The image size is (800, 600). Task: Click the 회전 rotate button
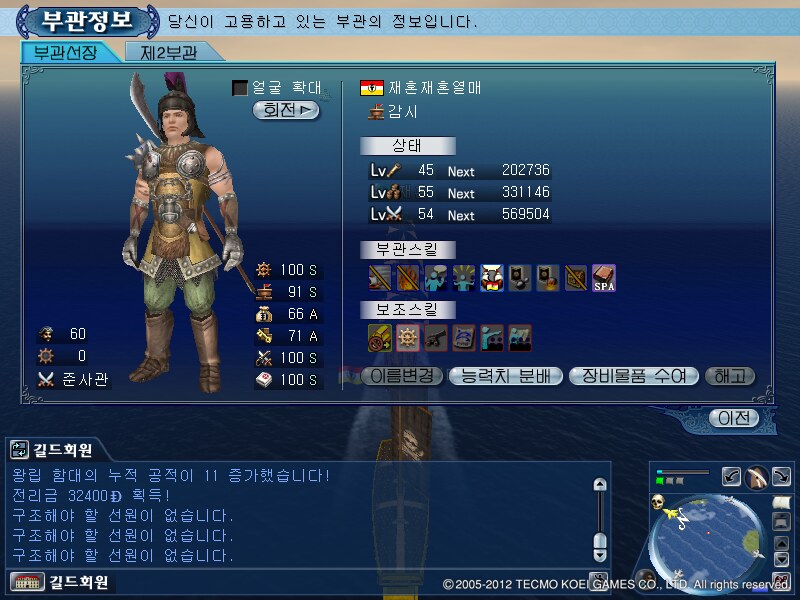tap(286, 110)
